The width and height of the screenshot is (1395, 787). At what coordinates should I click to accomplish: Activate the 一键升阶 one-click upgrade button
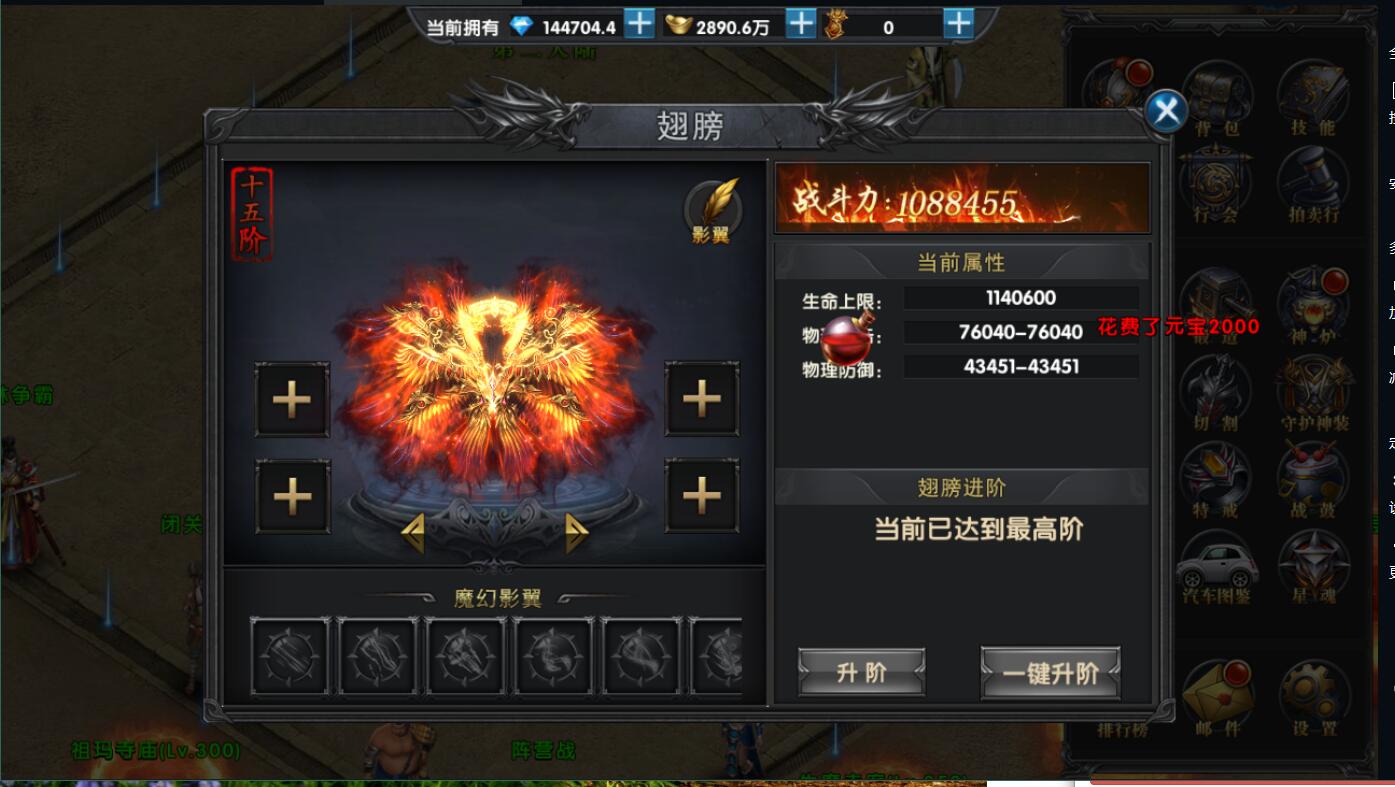(x=1050, y=672)
